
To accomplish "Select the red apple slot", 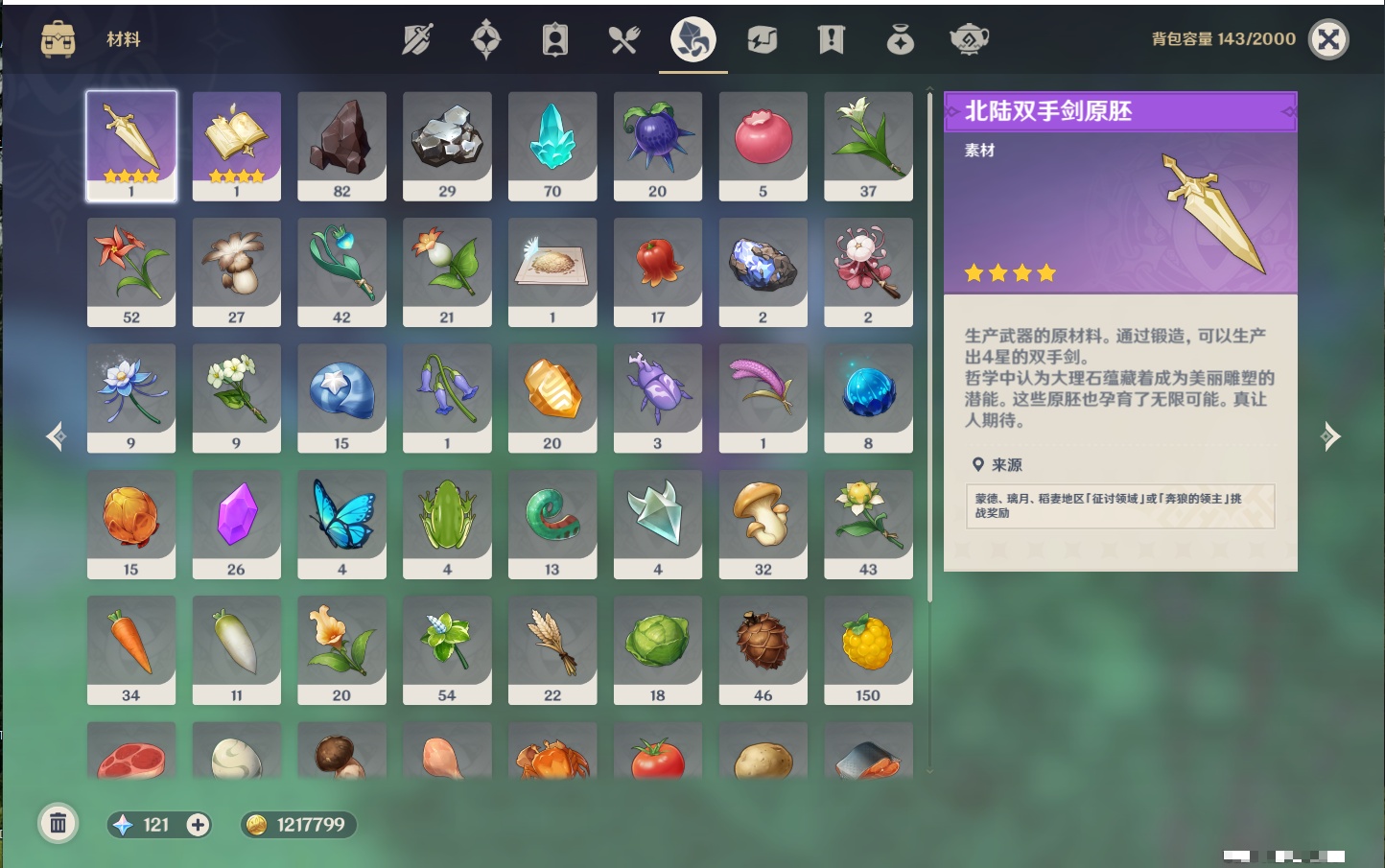I will pyautogui.click(x=763, y=145).
